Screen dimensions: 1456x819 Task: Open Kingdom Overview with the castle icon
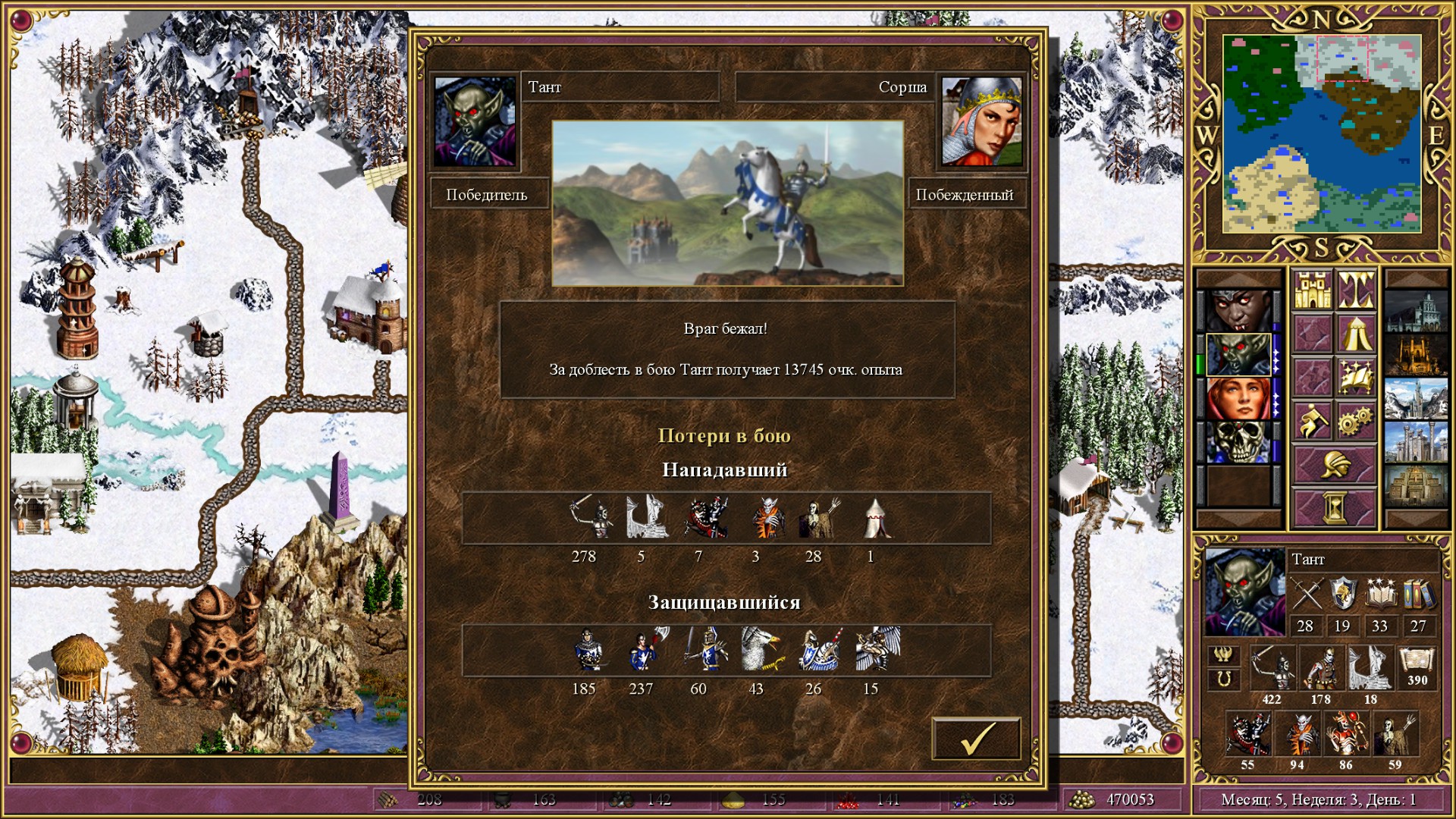1313,290
